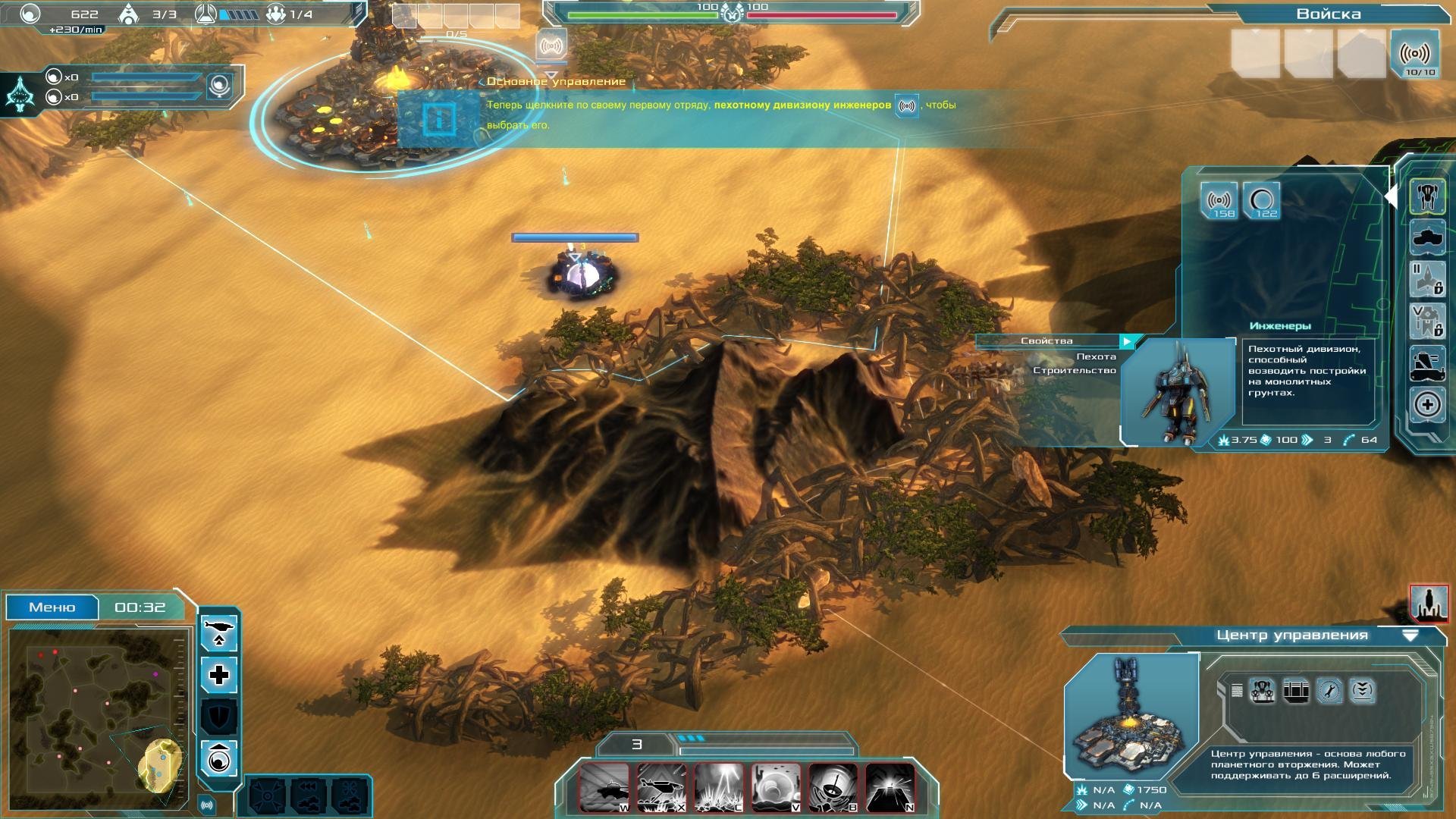Switch to the tank vehicles category
1456x819 pixels.
1427,239
